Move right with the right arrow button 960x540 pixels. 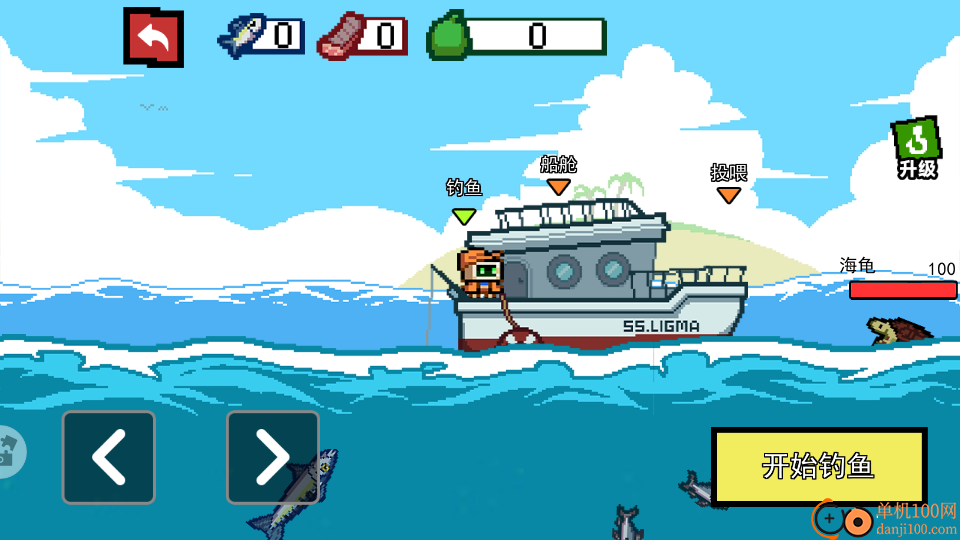pos(273,457)
